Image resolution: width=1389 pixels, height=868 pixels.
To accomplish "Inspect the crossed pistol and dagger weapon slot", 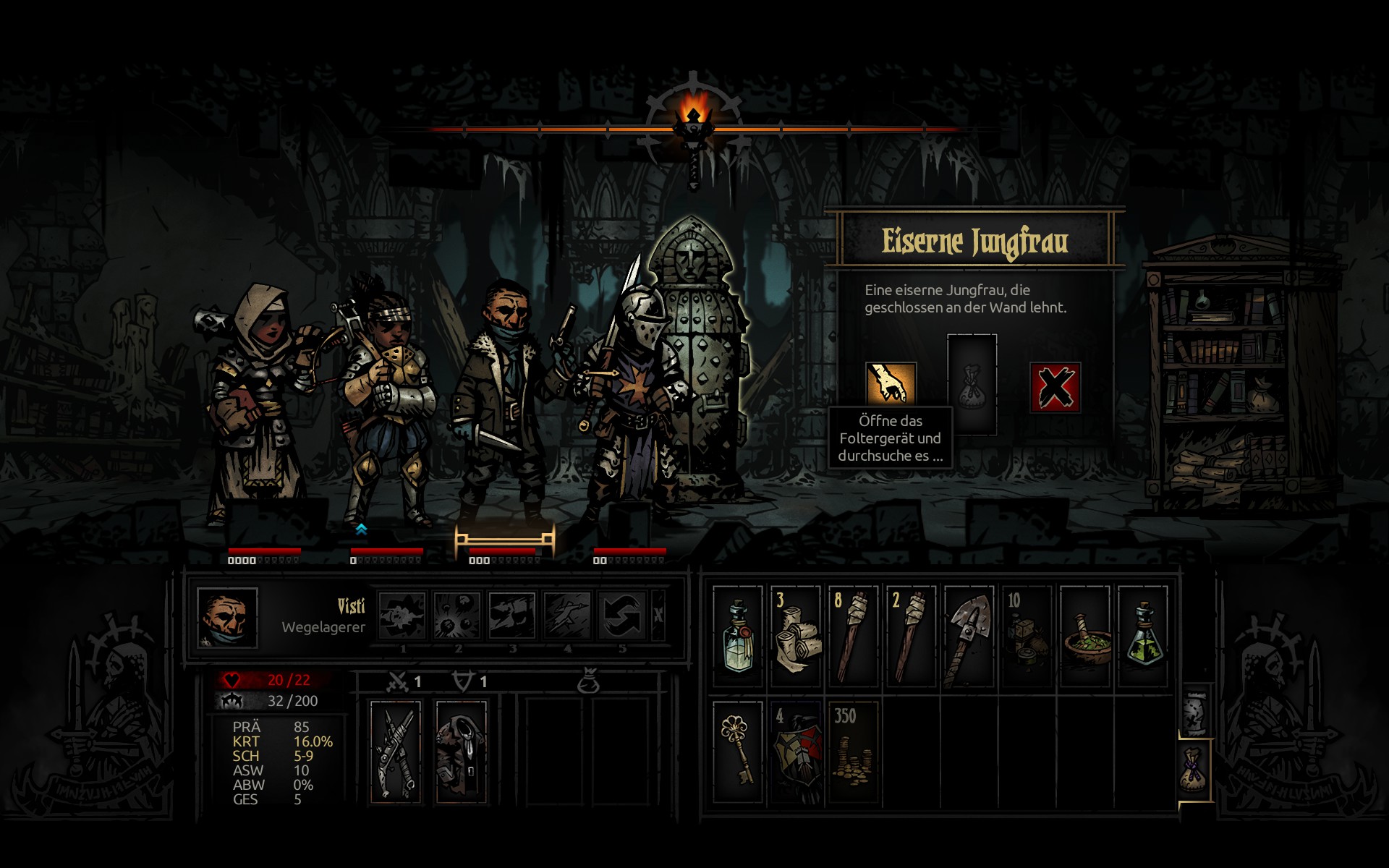I will tap(396, 751).
